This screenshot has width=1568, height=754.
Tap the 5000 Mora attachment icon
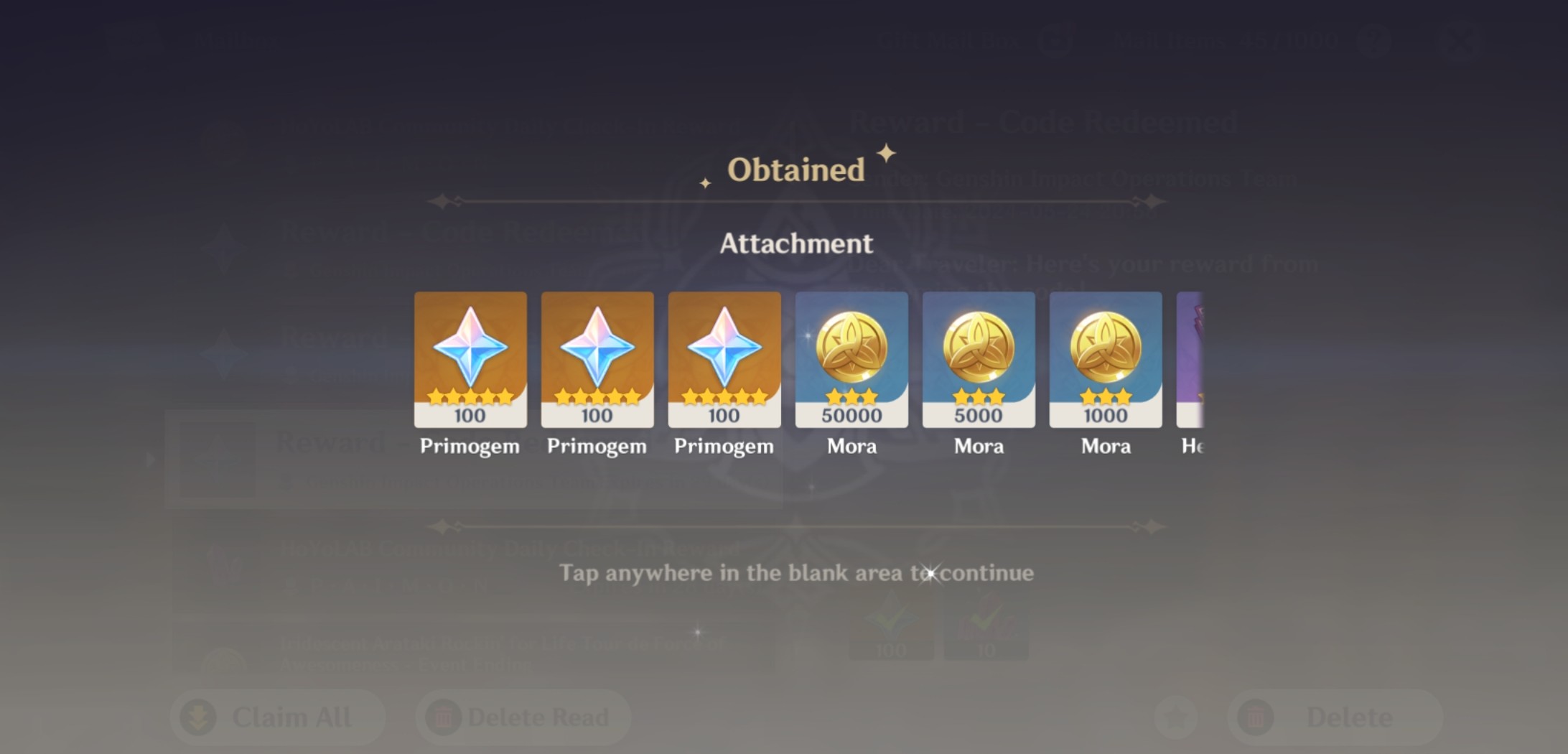978,359
